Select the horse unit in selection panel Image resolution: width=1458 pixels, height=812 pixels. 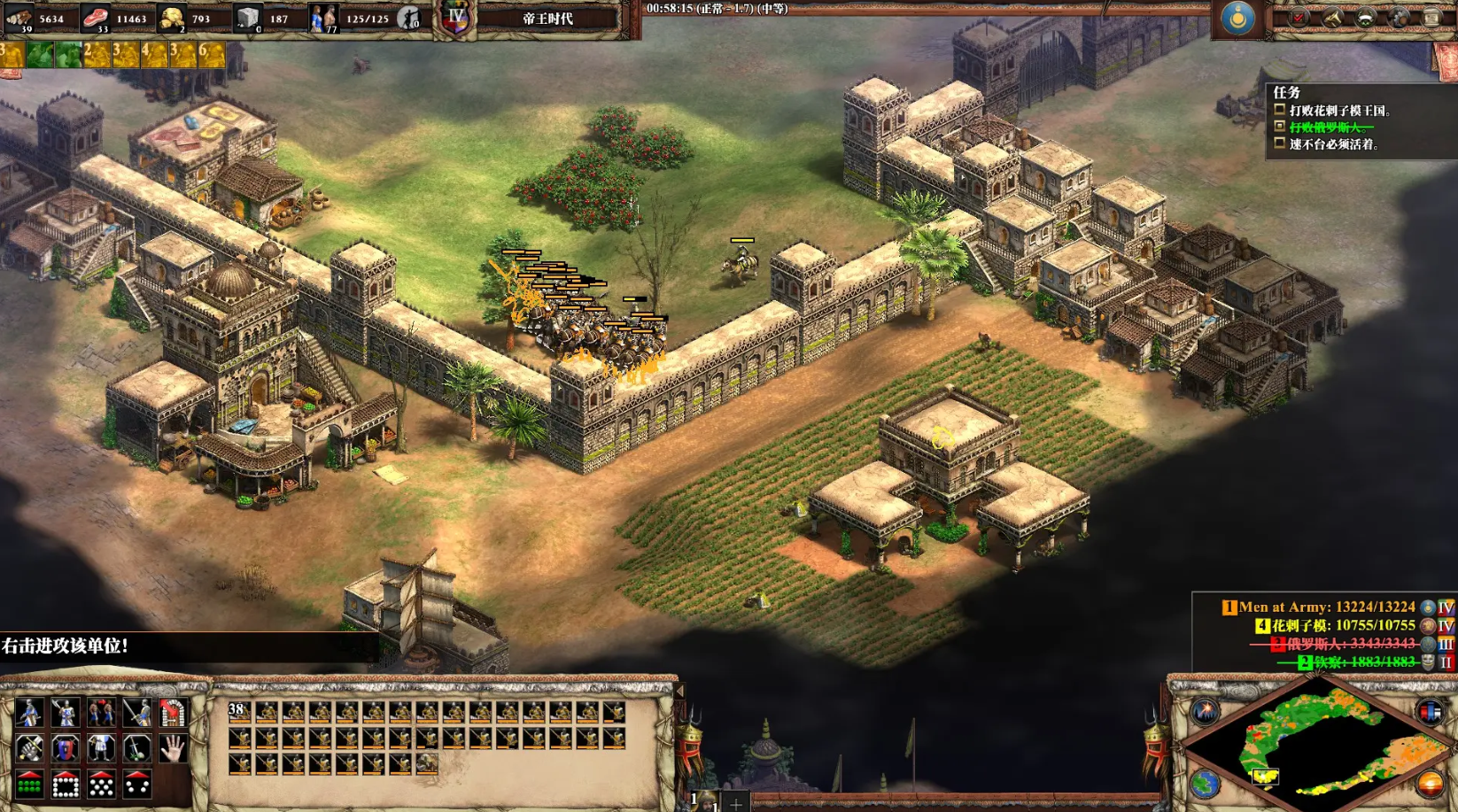(x=426, y=762)
